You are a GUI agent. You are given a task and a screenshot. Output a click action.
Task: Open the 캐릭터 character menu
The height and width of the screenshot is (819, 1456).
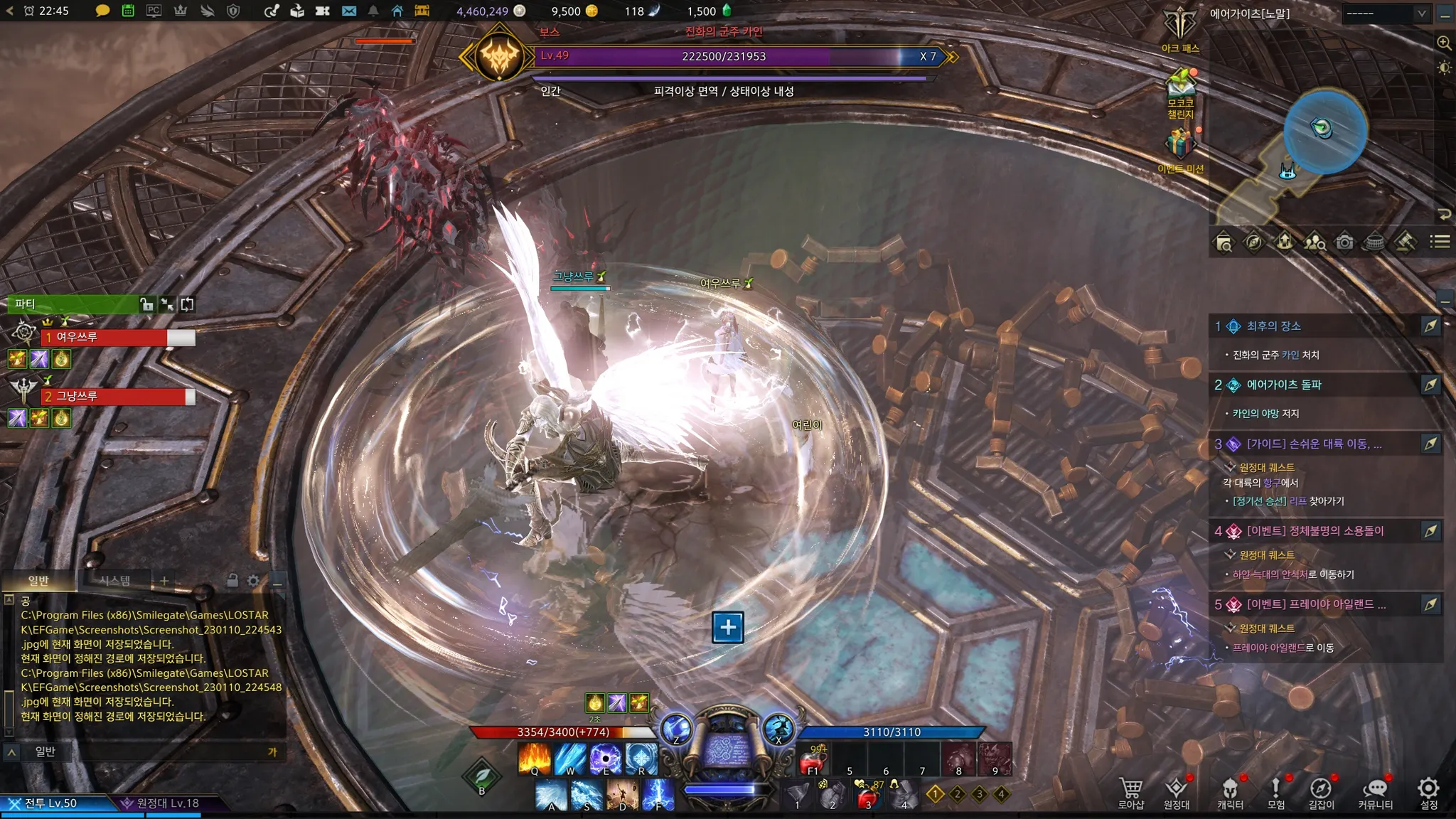click(1230, 791)
